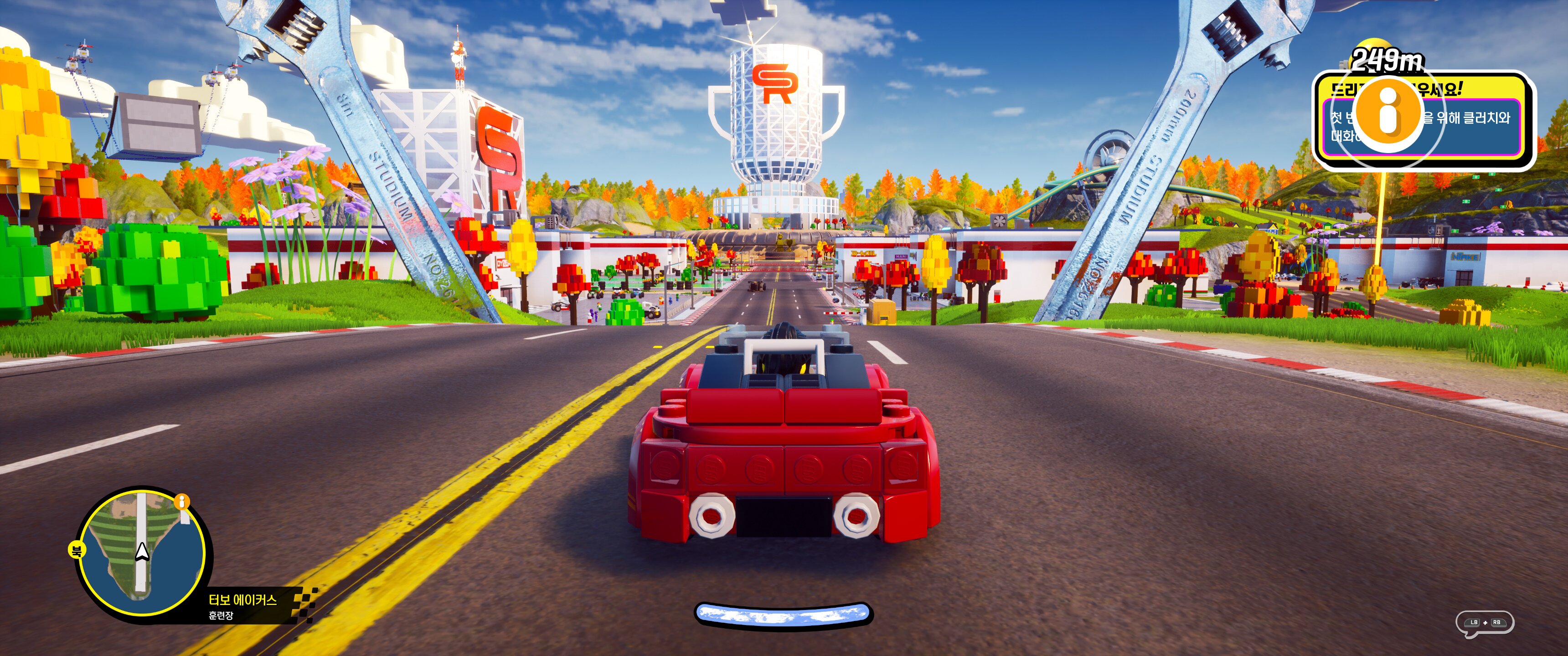1568x656 pixels.
Task: Select the orange info marker on minimap
Action: [182, 502]
